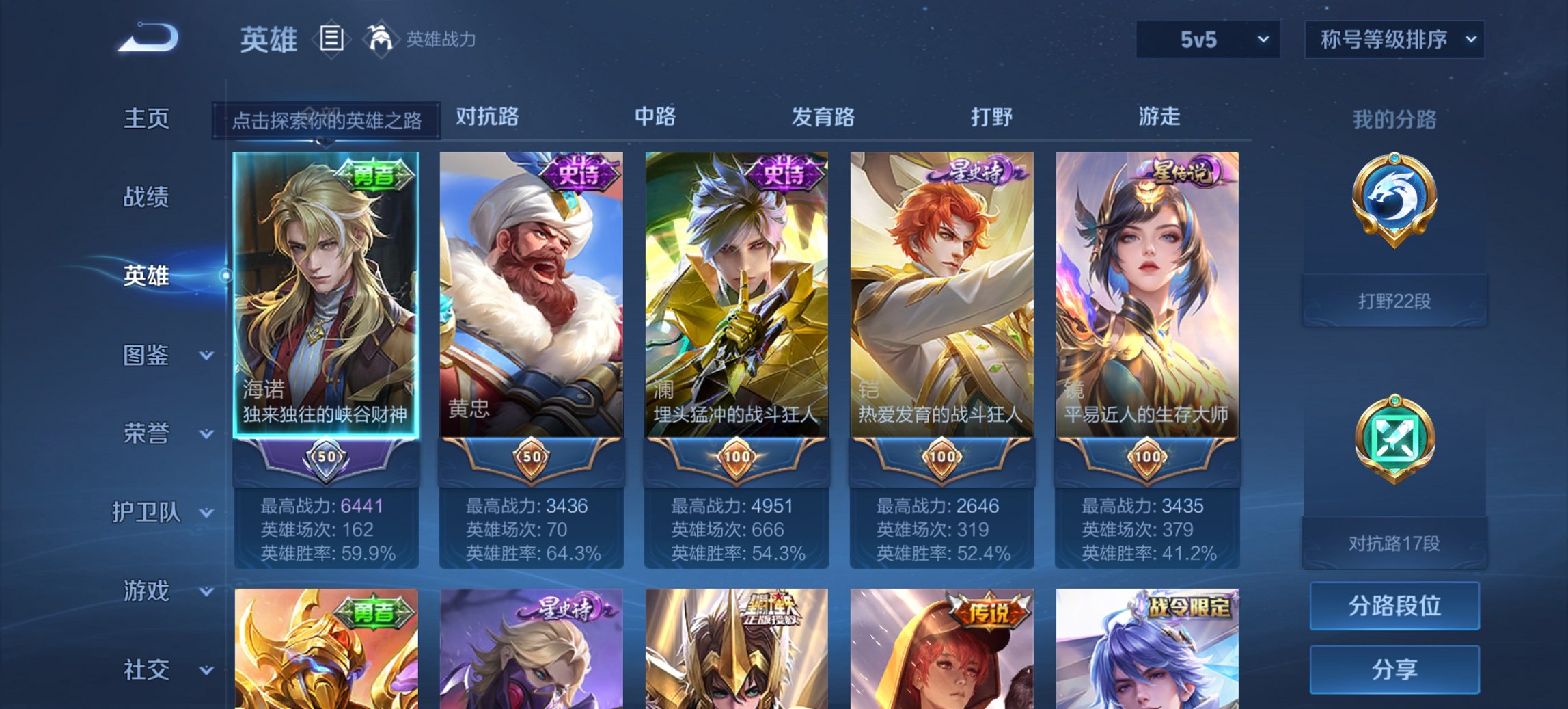Click the level 100 medal under 澜
The width and height of the screenshot is (1568, 709).
tap(736, 458)
